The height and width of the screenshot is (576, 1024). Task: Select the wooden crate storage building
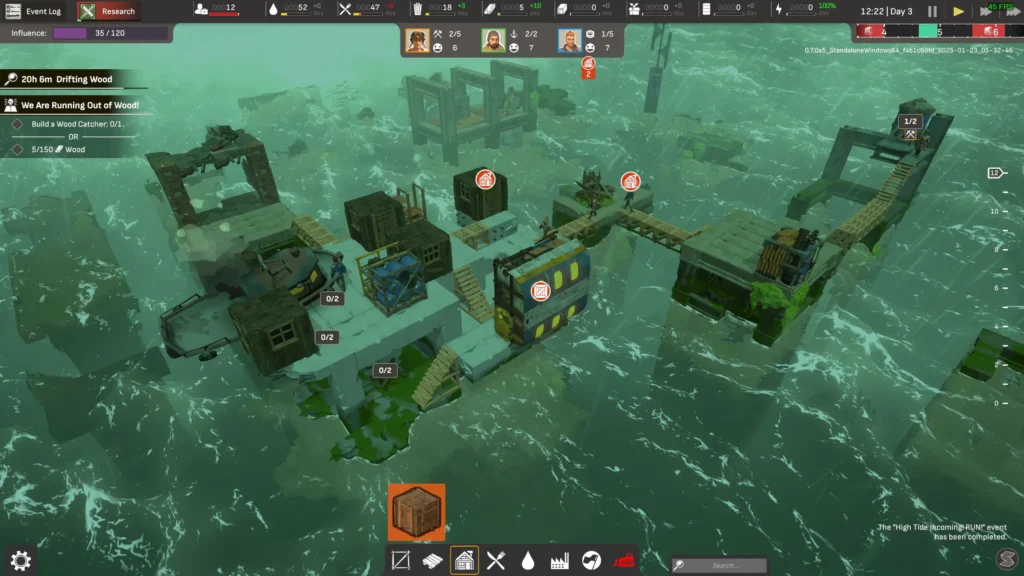coord(416,512)
